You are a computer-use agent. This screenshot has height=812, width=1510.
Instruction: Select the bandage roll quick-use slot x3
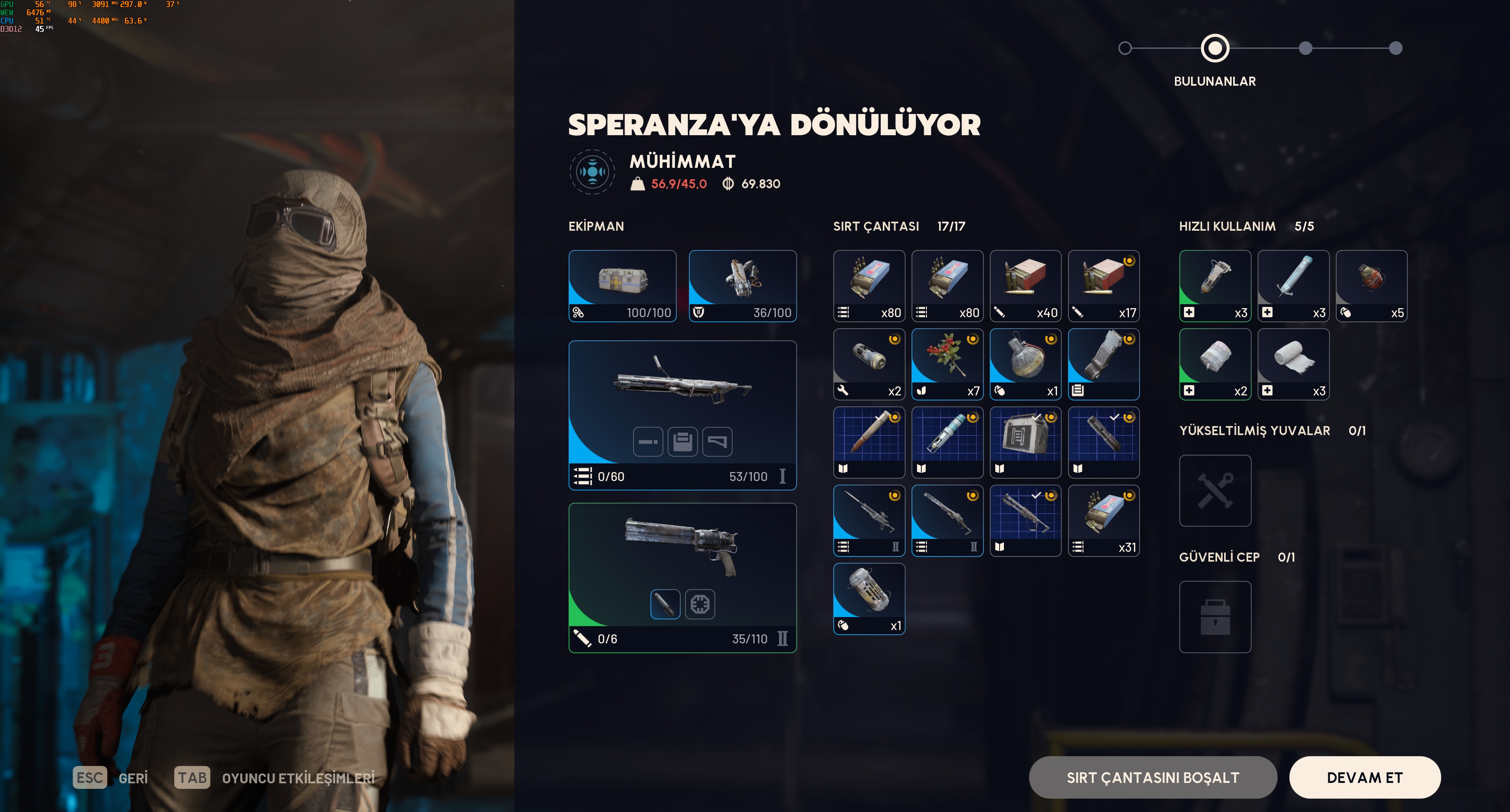coord(1293,364)
